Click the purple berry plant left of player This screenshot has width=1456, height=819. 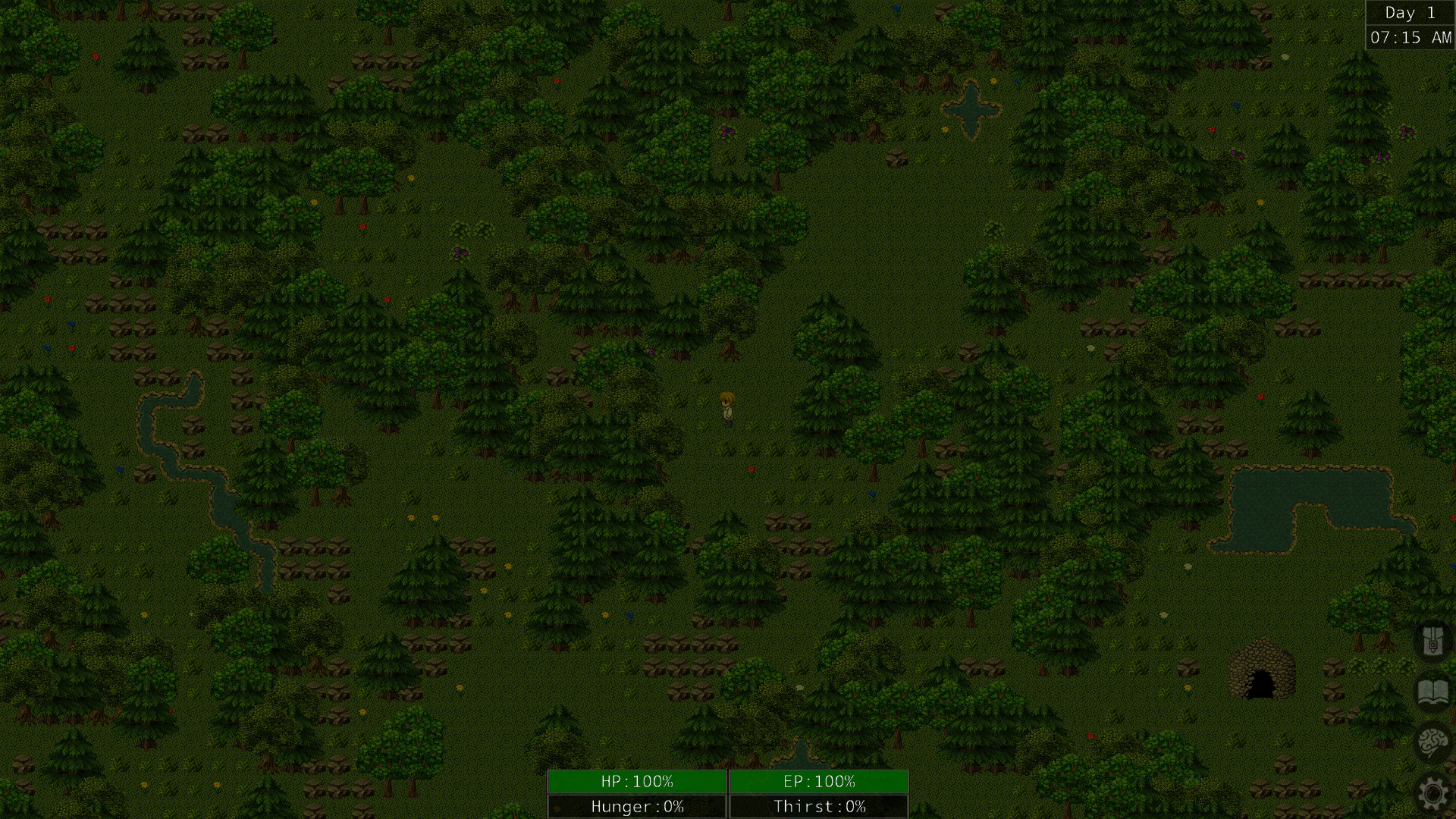[x=650, y=350]
